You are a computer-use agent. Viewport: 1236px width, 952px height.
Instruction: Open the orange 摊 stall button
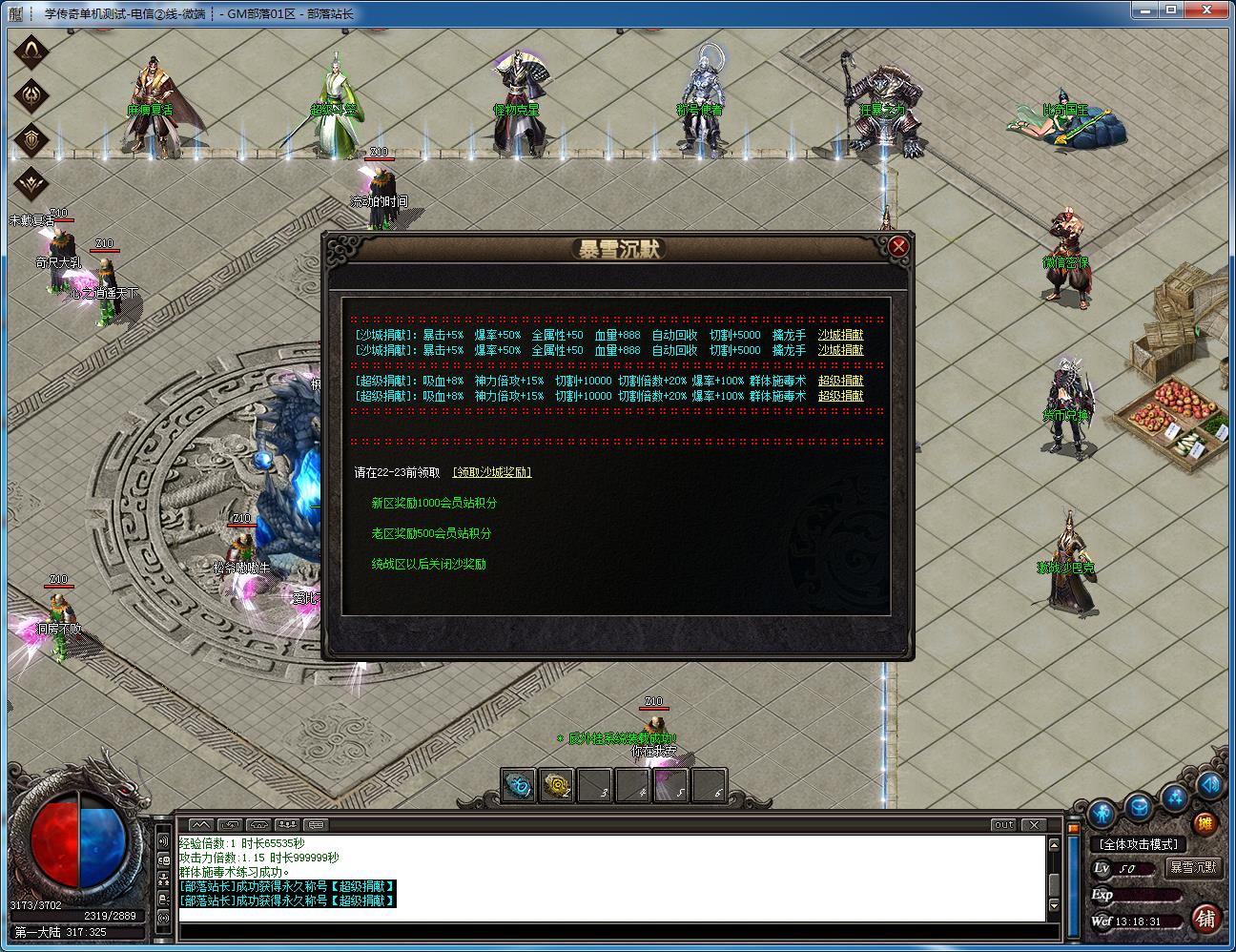1205,823
